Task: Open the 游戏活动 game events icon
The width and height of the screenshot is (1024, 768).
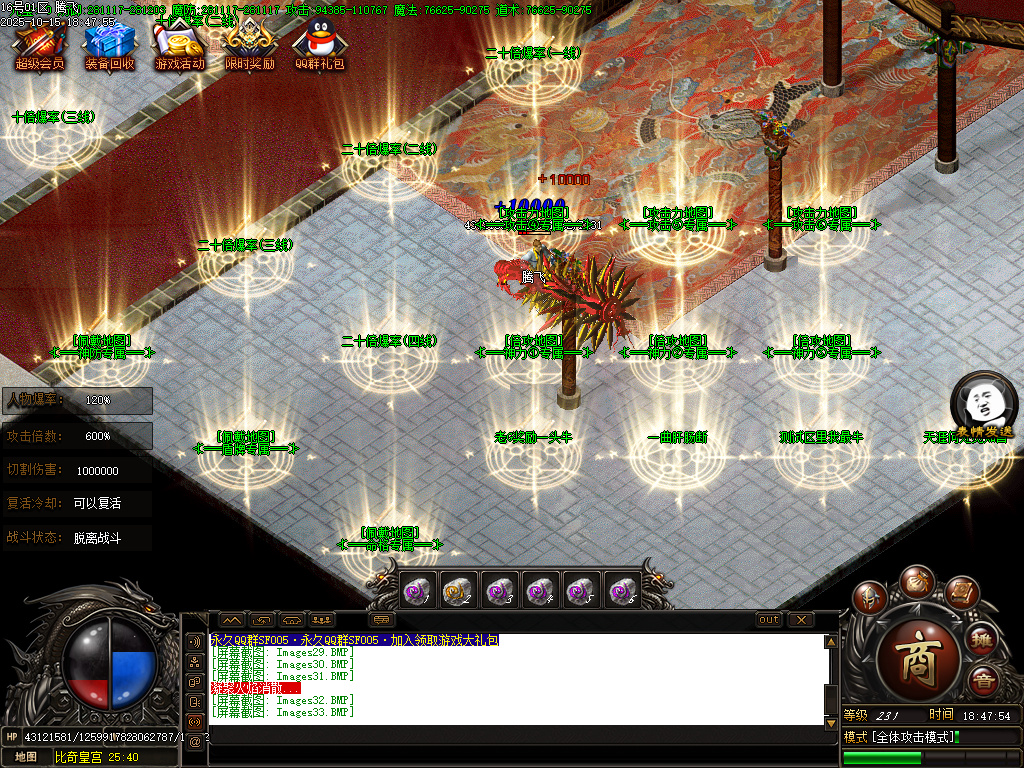Action: tap(179, 45)
